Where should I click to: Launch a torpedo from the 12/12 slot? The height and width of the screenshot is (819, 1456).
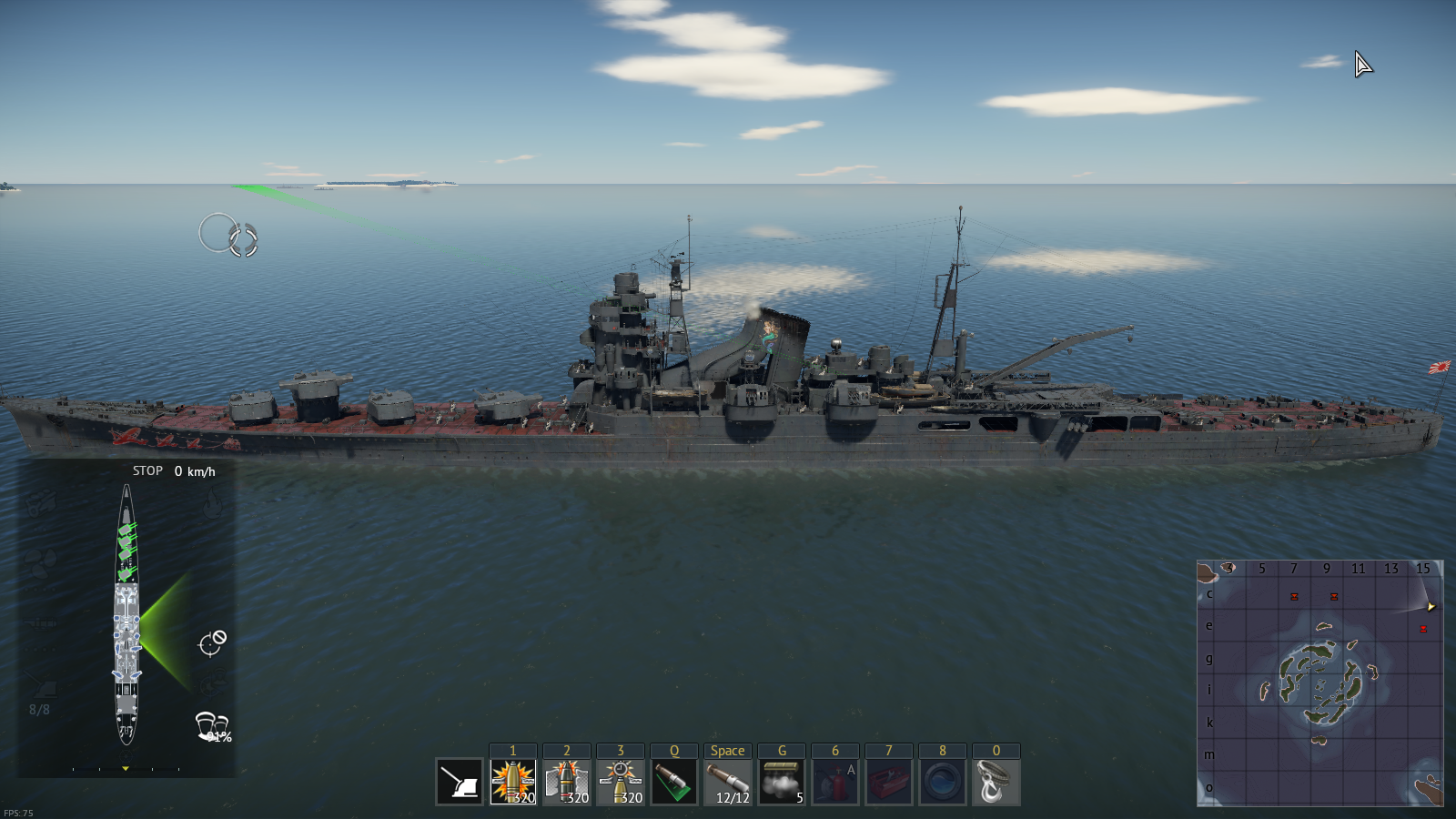pyautogui.click(x=728, y=782)
